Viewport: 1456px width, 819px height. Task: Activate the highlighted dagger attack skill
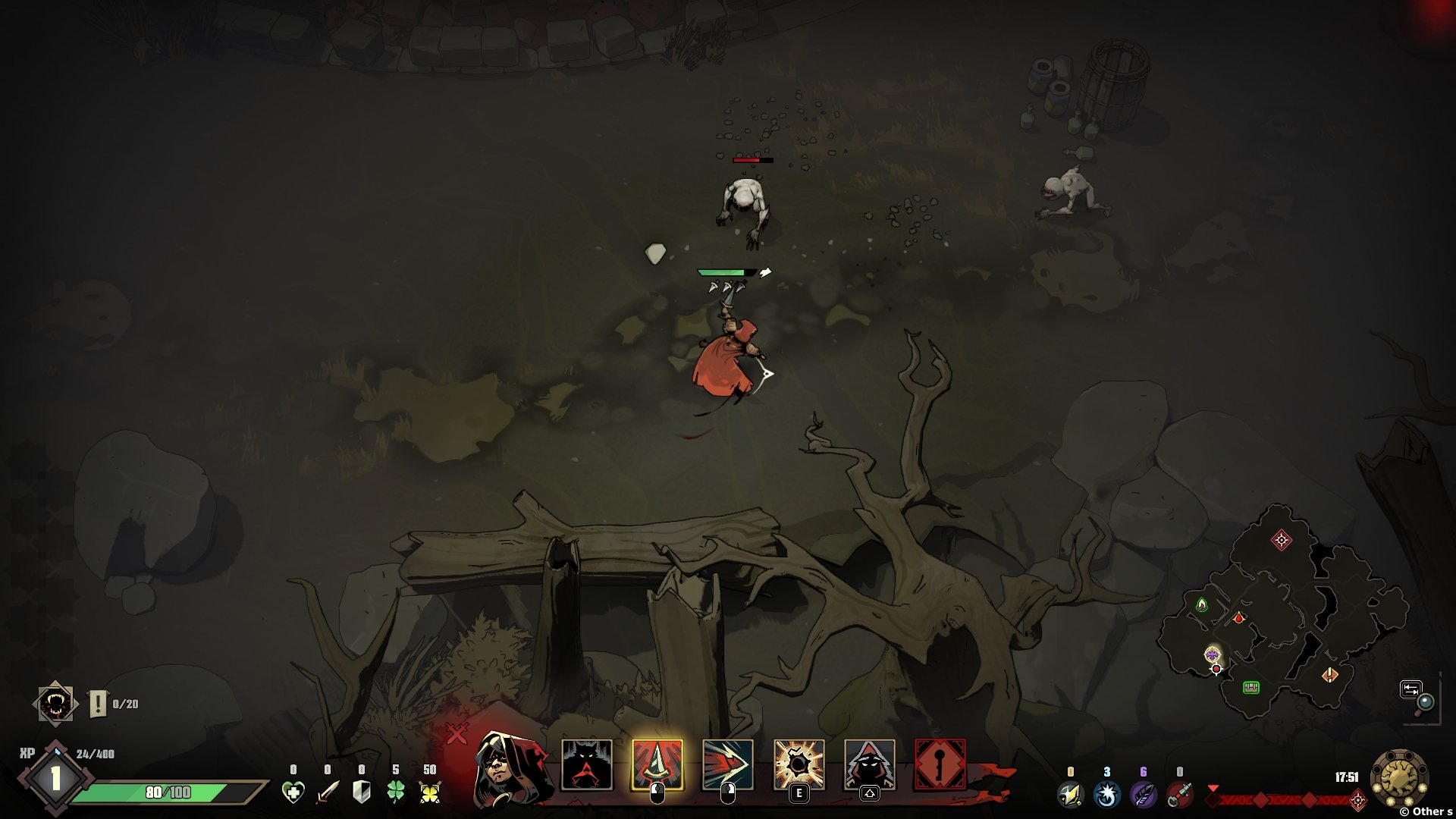coord(657,764)
